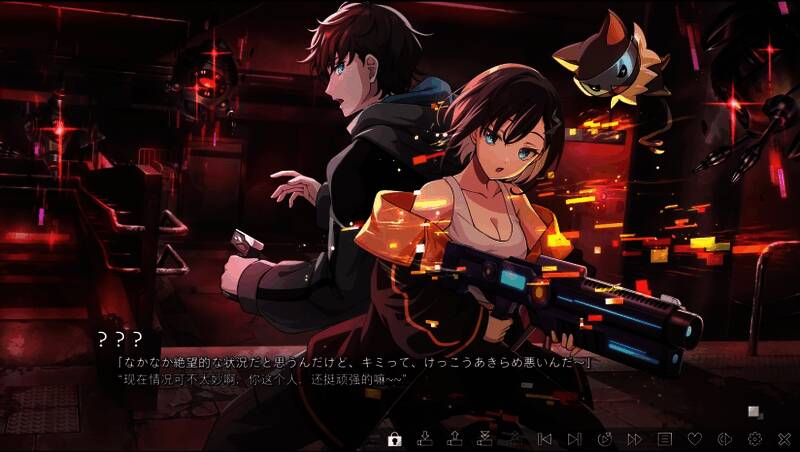Image resolution: width=800 pixels, height=452 pixels.
Task: Open the backlog text history
Action: (x=664, y=438)
